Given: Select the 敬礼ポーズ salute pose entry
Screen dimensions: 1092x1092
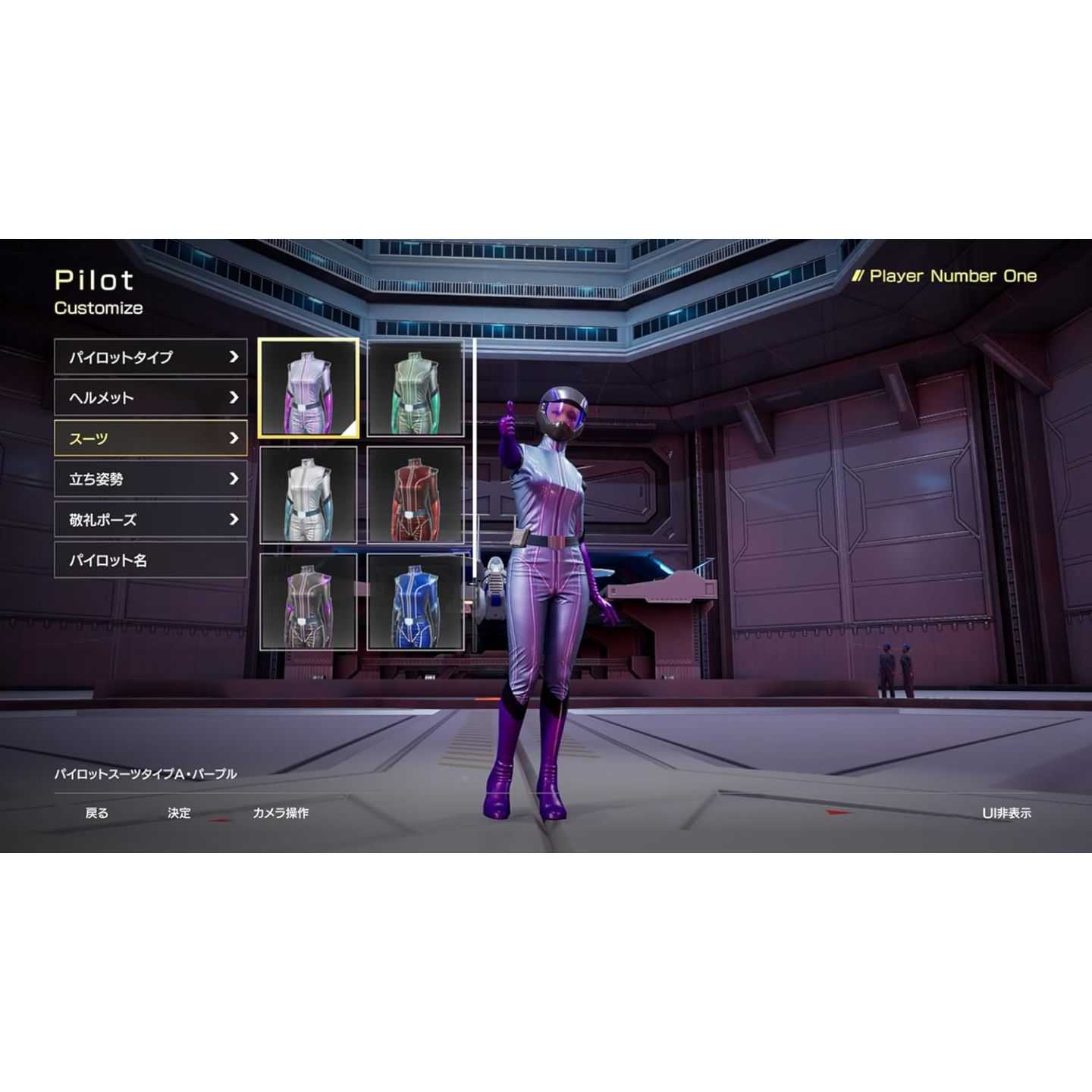Looking at the screenshot, I should tap(150, 519).
